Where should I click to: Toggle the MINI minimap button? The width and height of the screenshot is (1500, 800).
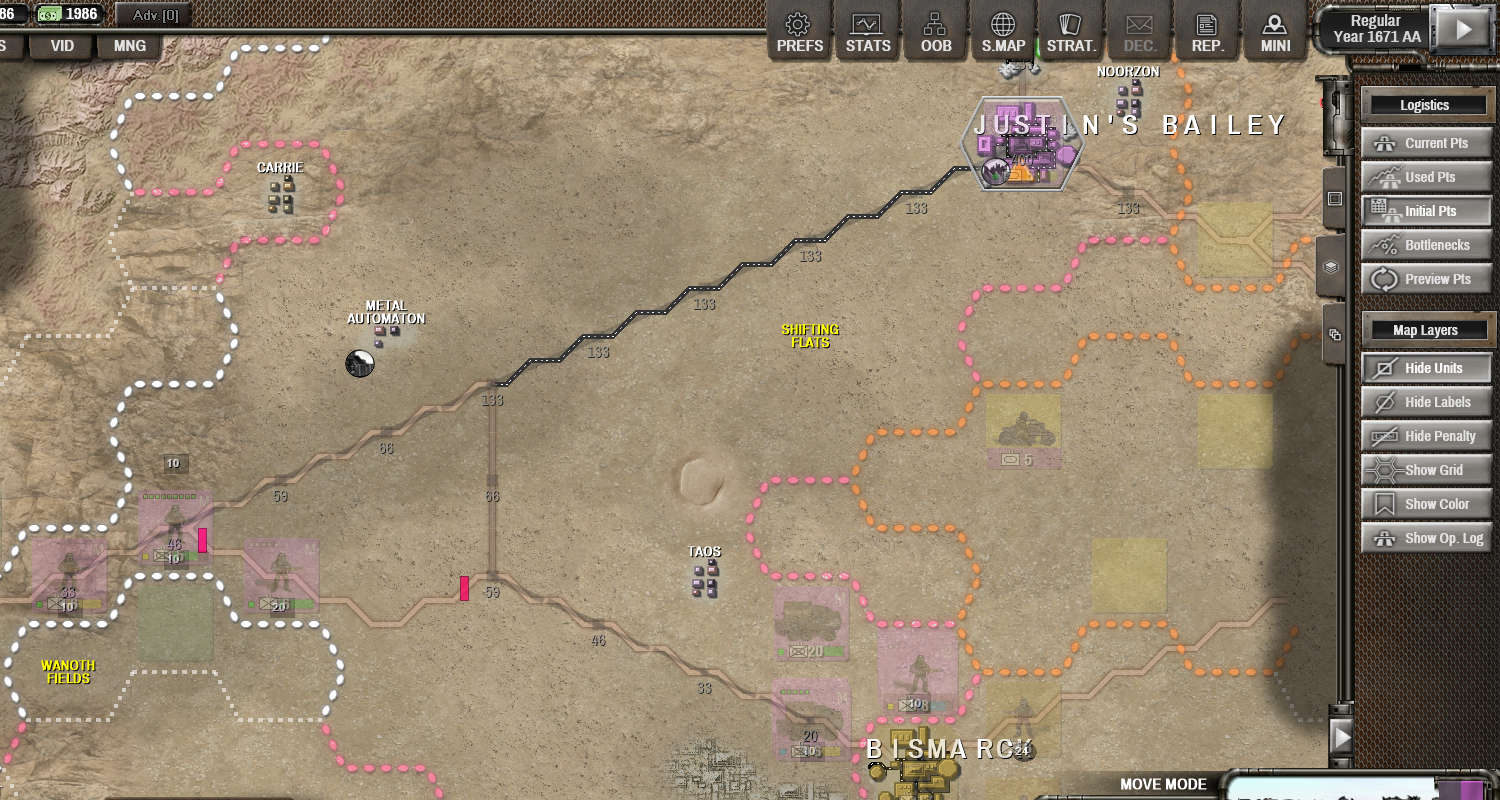1275,33
